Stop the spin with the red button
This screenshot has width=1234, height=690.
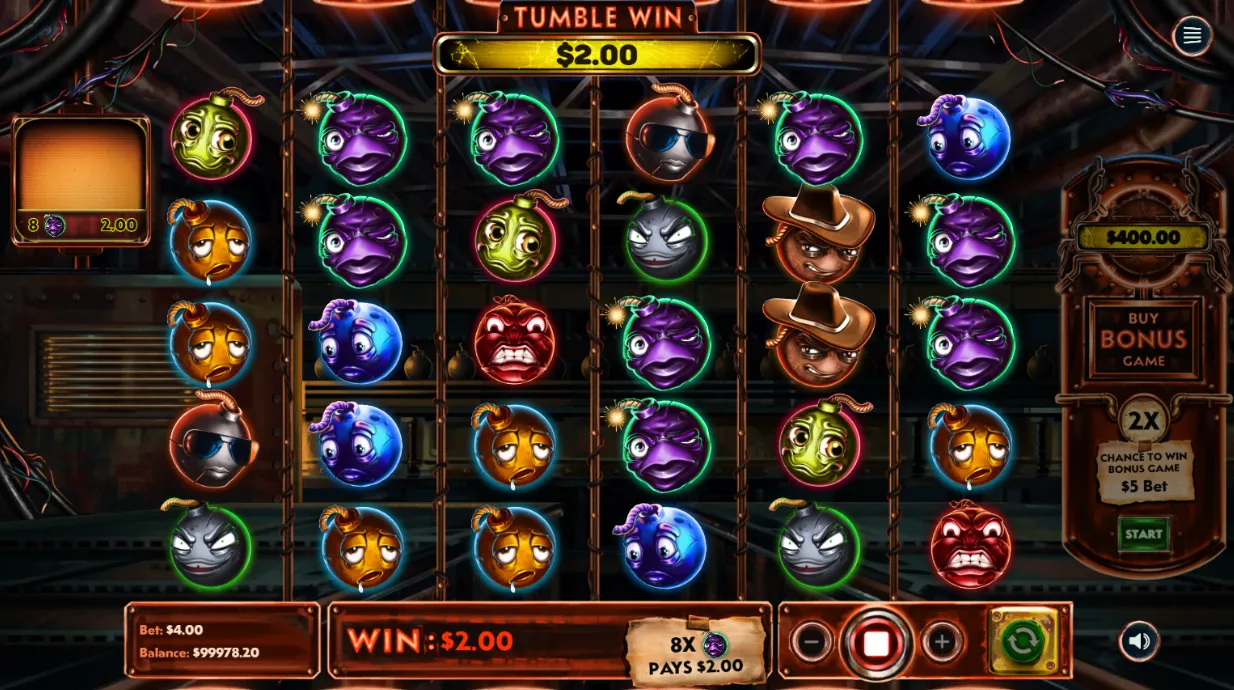(x=876, y=643)
